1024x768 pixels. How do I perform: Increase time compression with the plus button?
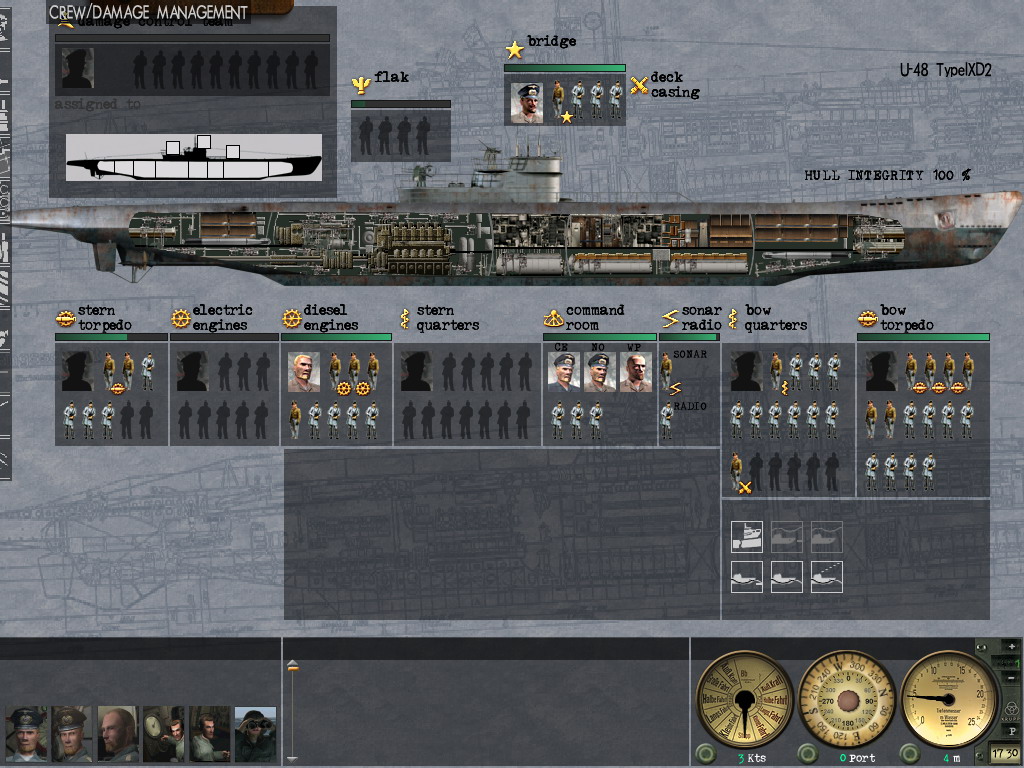click(x=1011, y=647)
